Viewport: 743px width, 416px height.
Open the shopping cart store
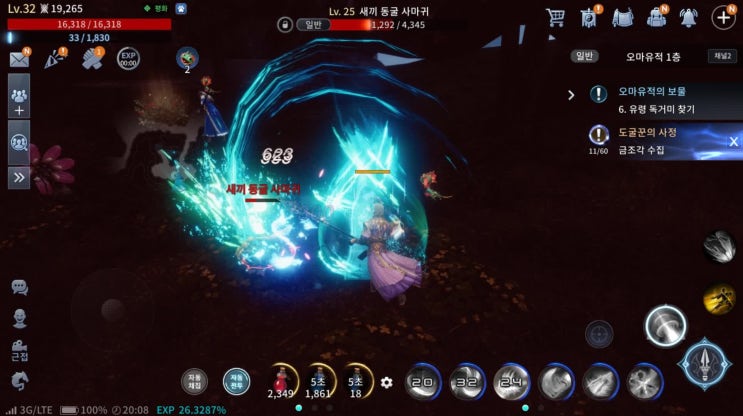(x=556, y=17)
